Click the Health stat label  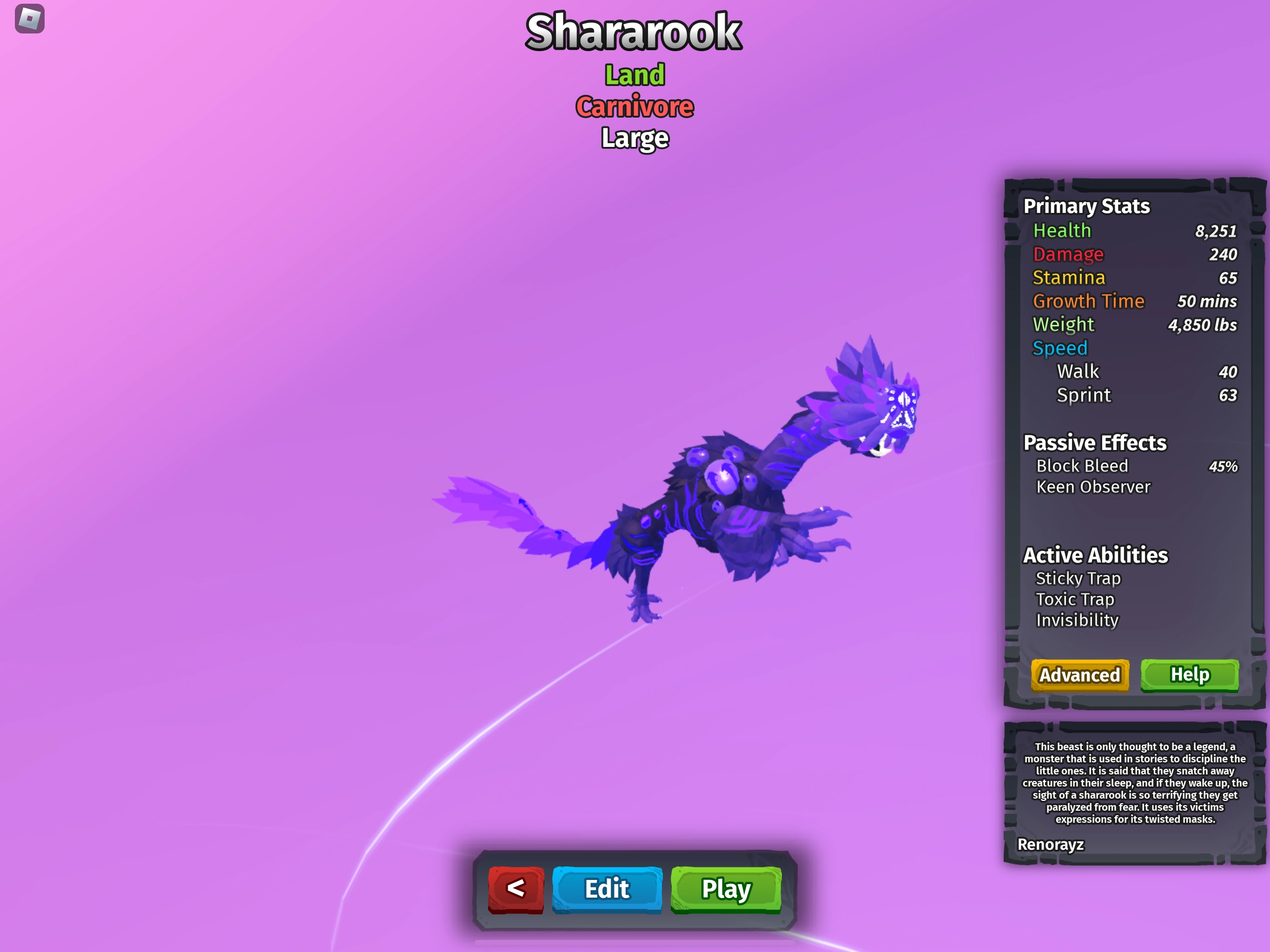pyautogui.click(x=1062, y=230)
